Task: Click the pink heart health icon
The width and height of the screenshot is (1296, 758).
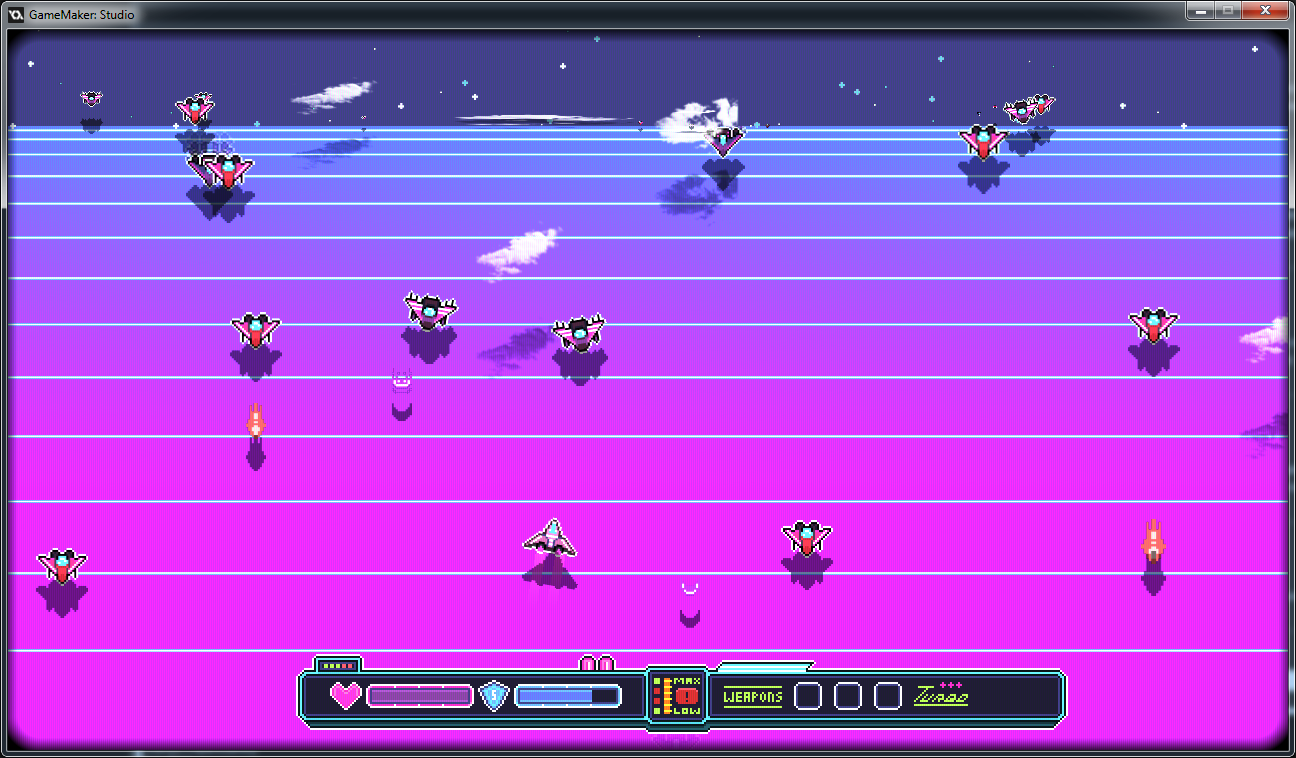Action: click(345, 695)
